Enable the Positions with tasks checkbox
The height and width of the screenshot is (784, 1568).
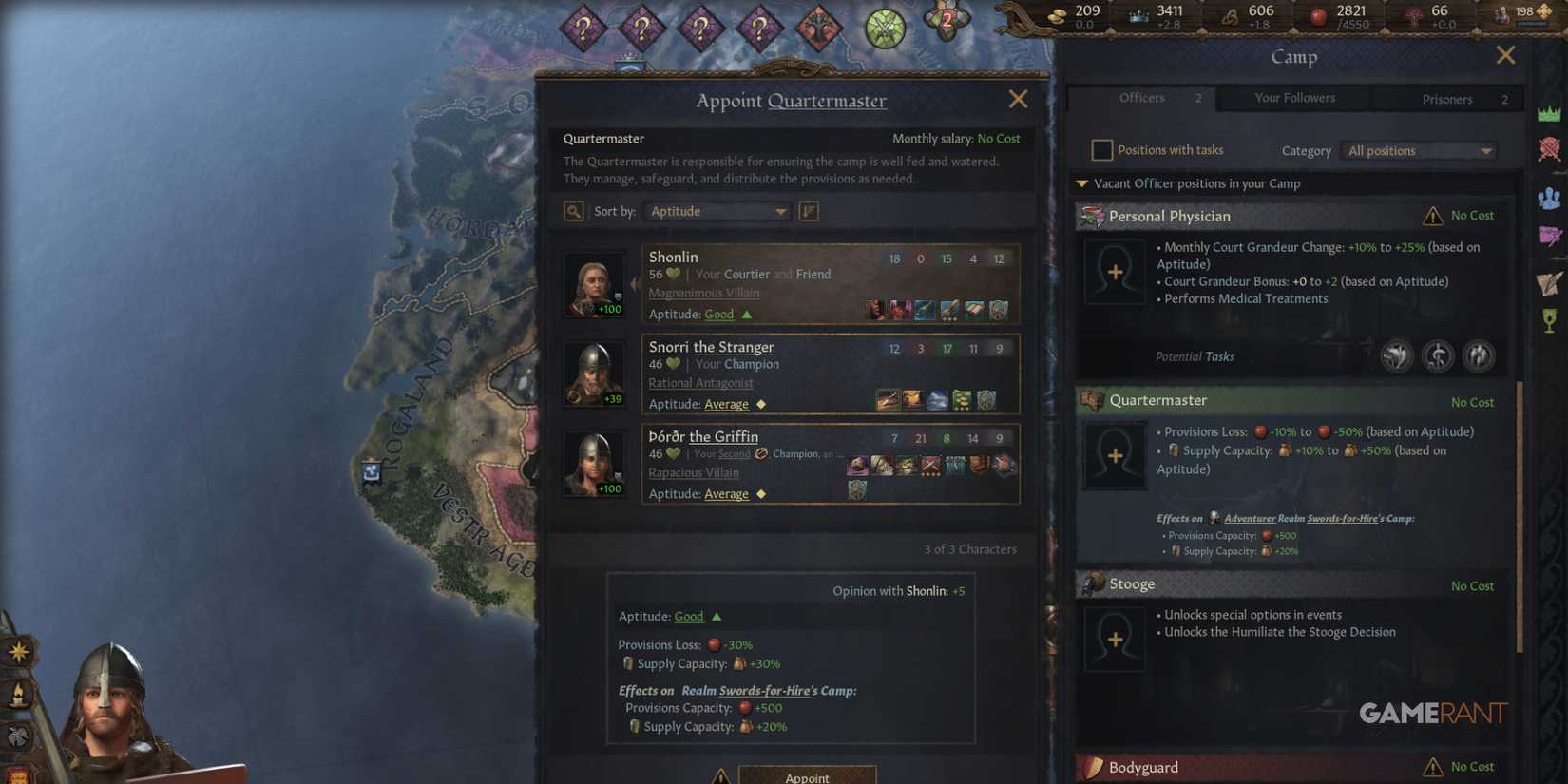1101,149
